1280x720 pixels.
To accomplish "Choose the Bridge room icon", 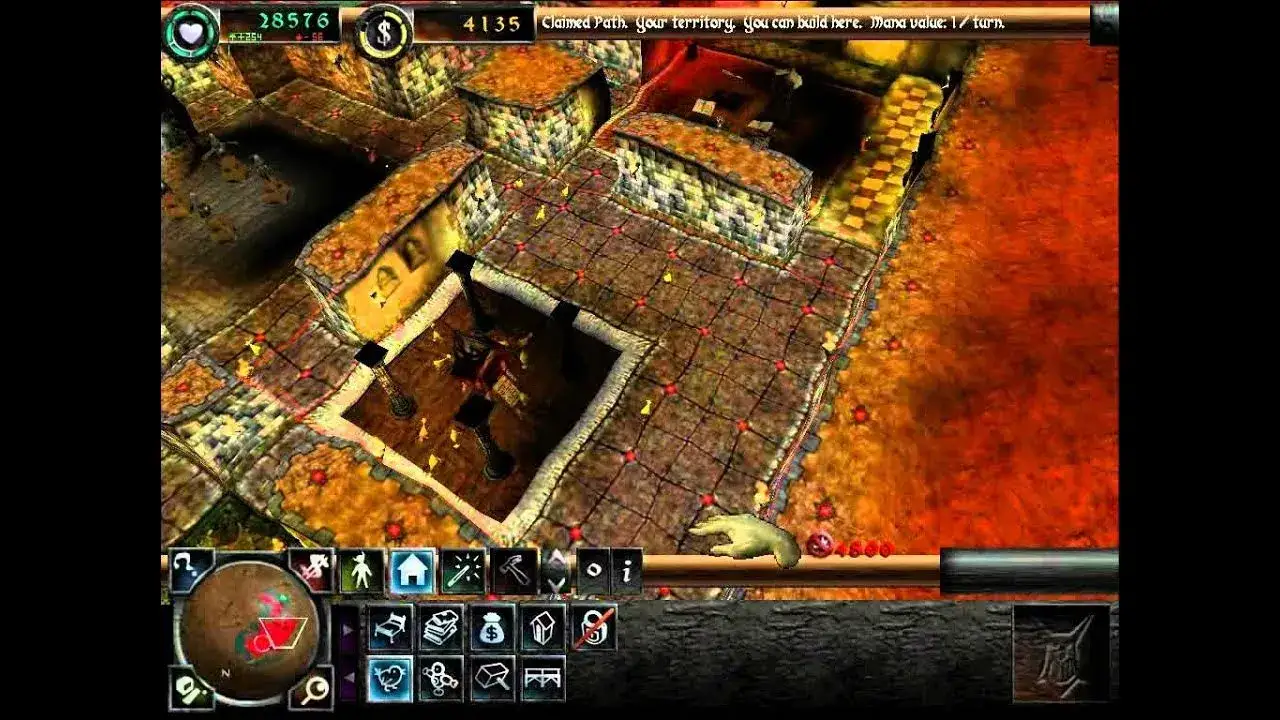I will (x=542, y=675).
